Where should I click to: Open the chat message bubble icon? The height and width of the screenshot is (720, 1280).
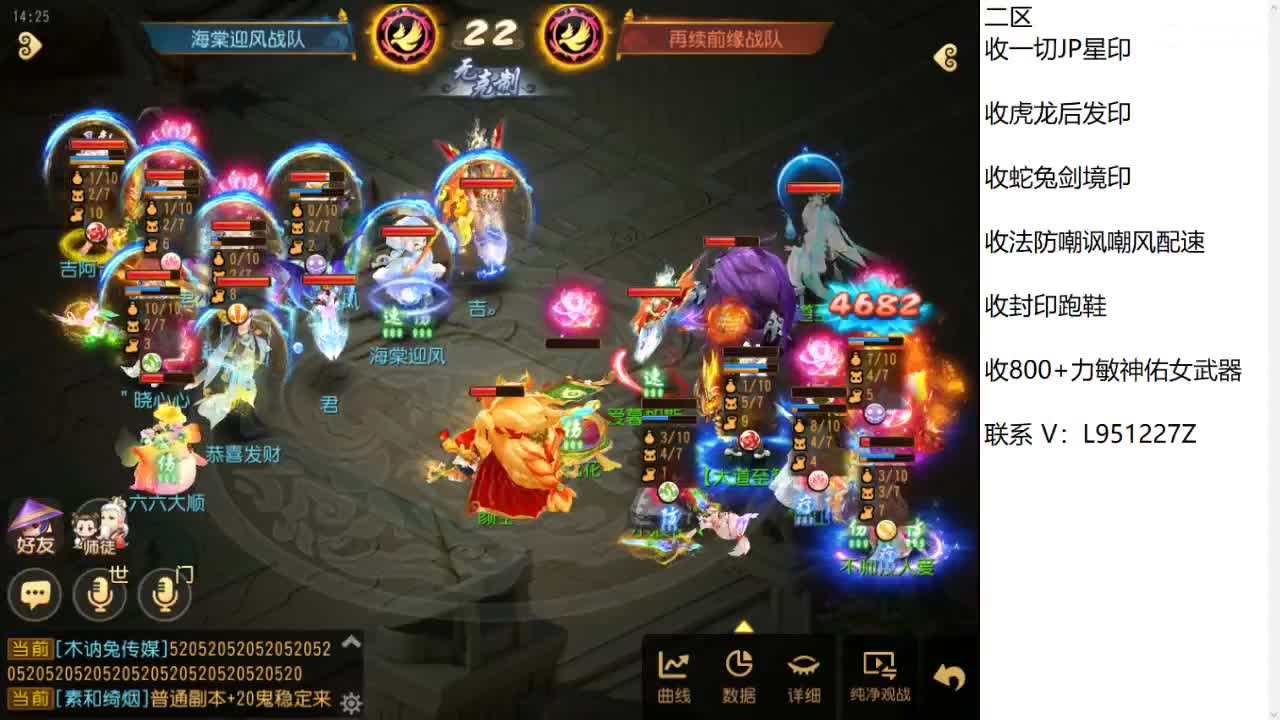point(35,594)
